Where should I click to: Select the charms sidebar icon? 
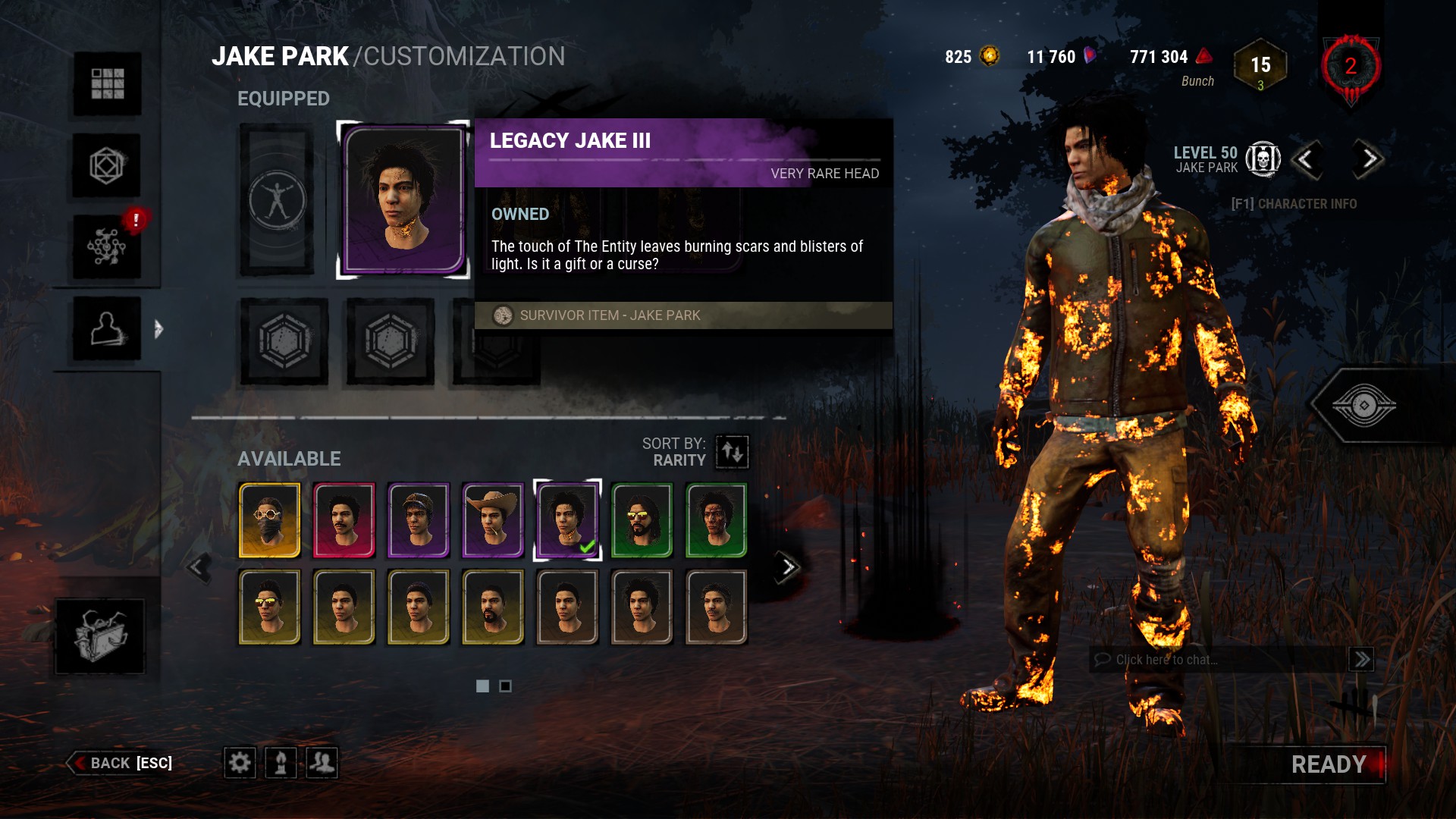106,165
